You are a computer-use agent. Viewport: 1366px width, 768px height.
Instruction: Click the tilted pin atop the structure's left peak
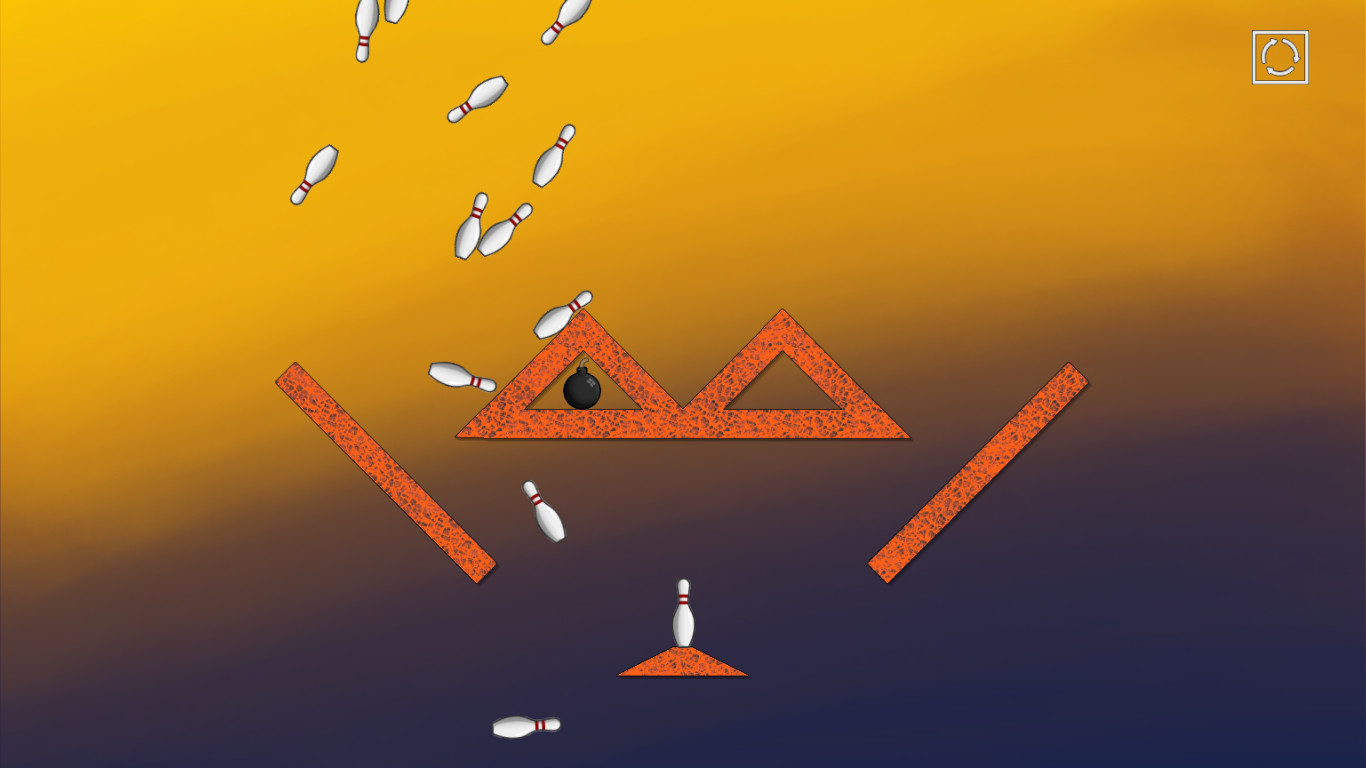coord(565,315)
